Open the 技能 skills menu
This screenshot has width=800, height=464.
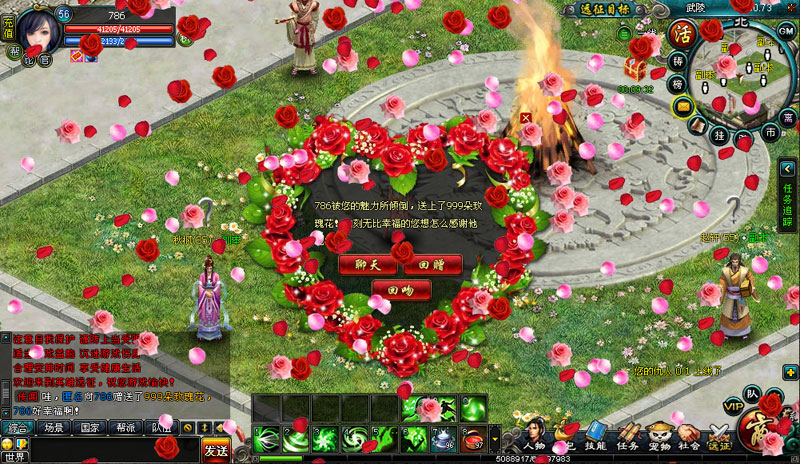click(x=596, y=437)
